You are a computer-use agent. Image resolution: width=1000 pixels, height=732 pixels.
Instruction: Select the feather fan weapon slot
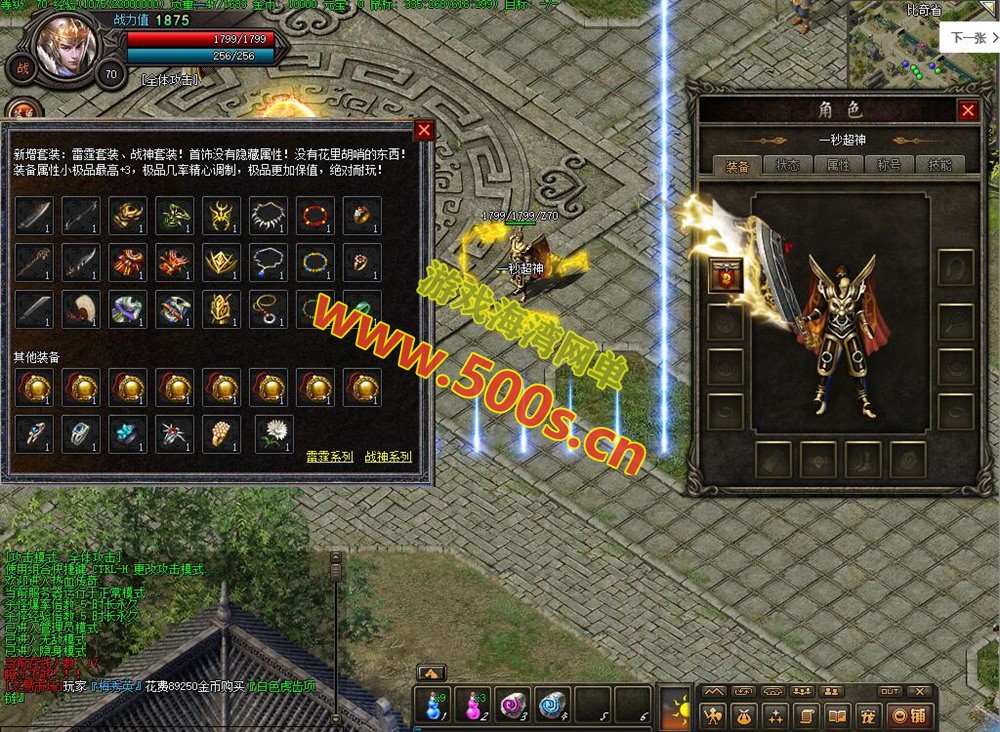(81, 310)
